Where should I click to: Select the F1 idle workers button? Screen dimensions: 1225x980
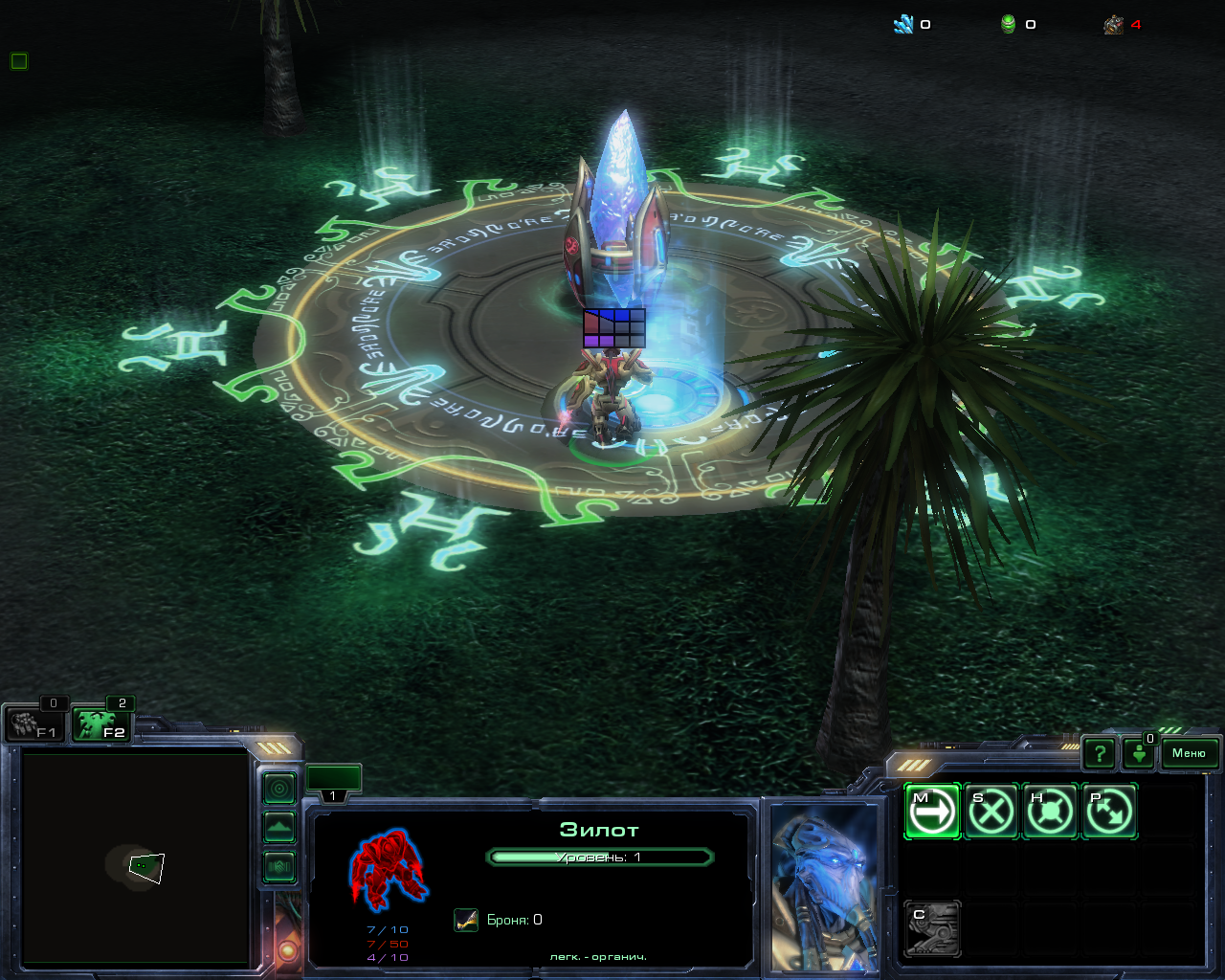33,724
